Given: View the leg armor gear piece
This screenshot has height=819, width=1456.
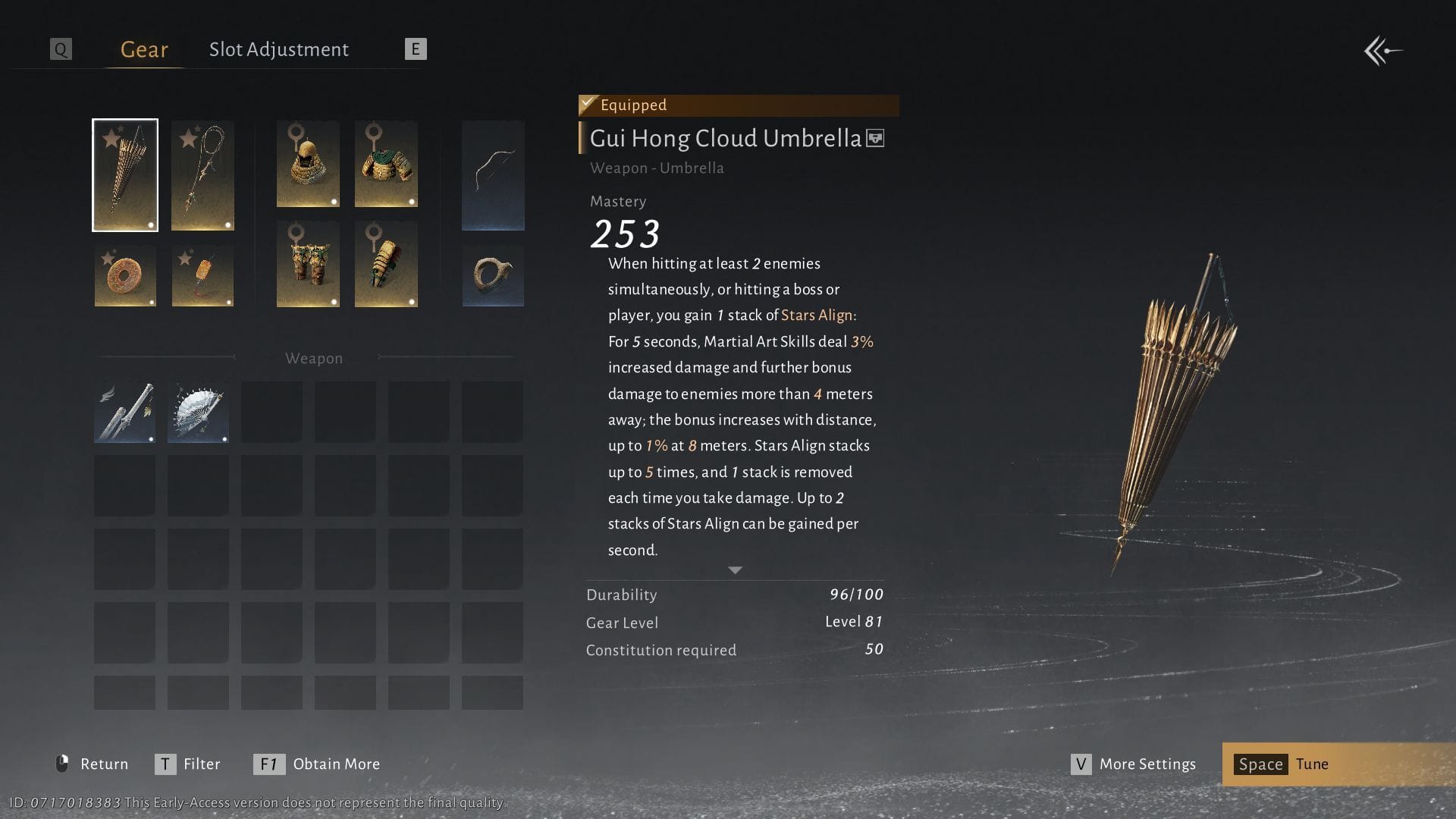Looking at the screenshot, I should (308, 264).
